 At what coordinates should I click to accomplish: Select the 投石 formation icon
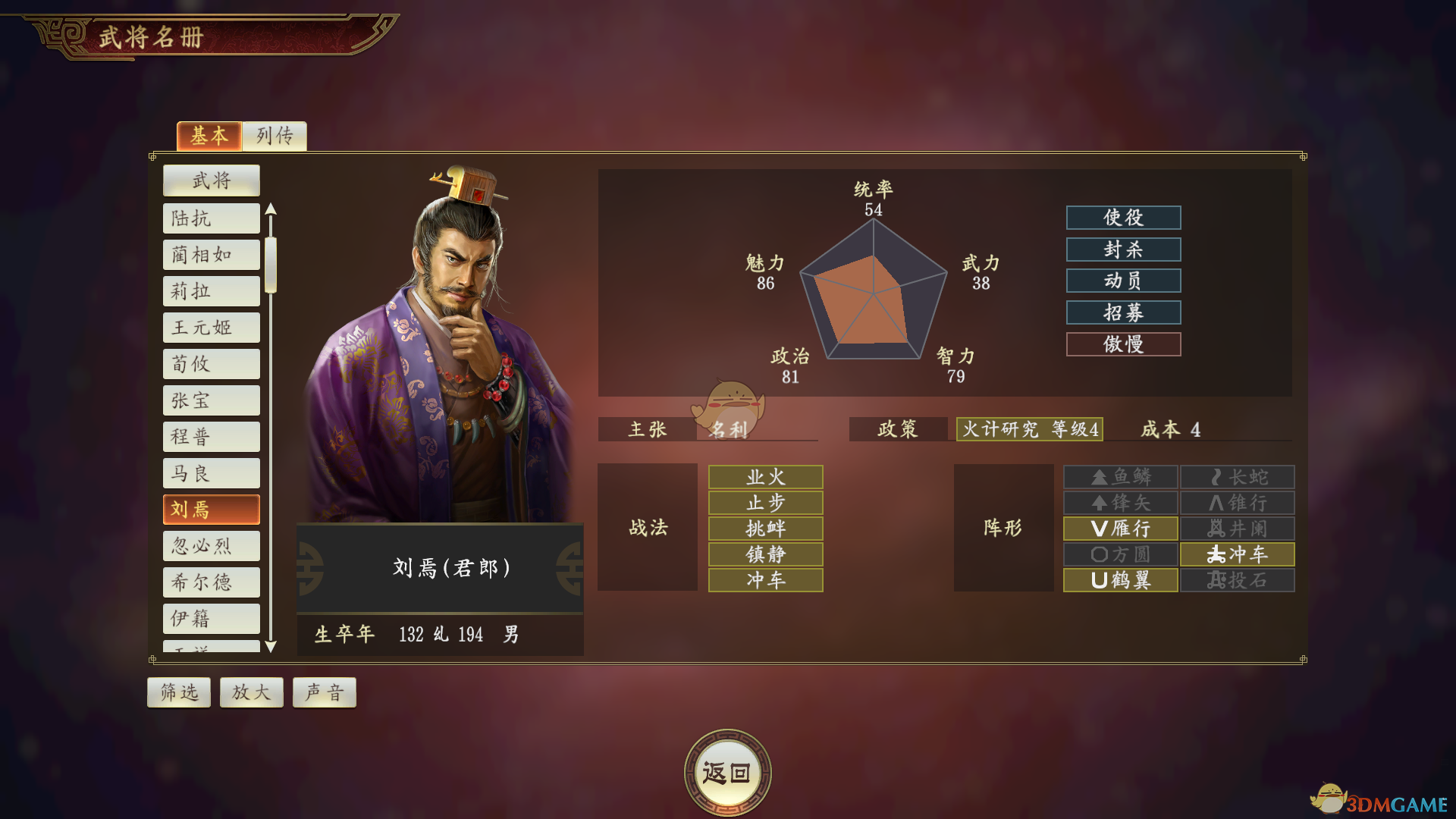[1236, 580]
